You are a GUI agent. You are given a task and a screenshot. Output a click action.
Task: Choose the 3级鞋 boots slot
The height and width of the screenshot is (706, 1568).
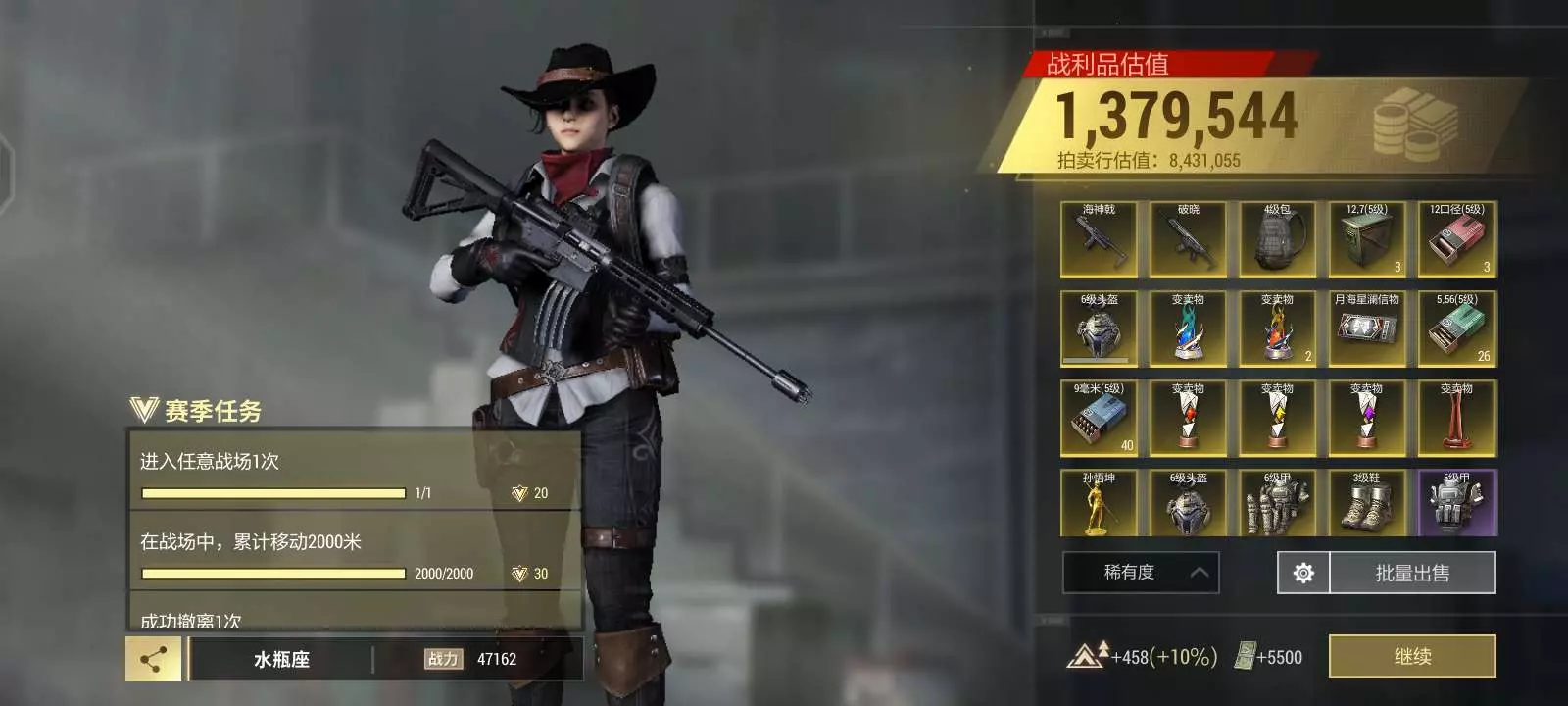pos(1366,504)
